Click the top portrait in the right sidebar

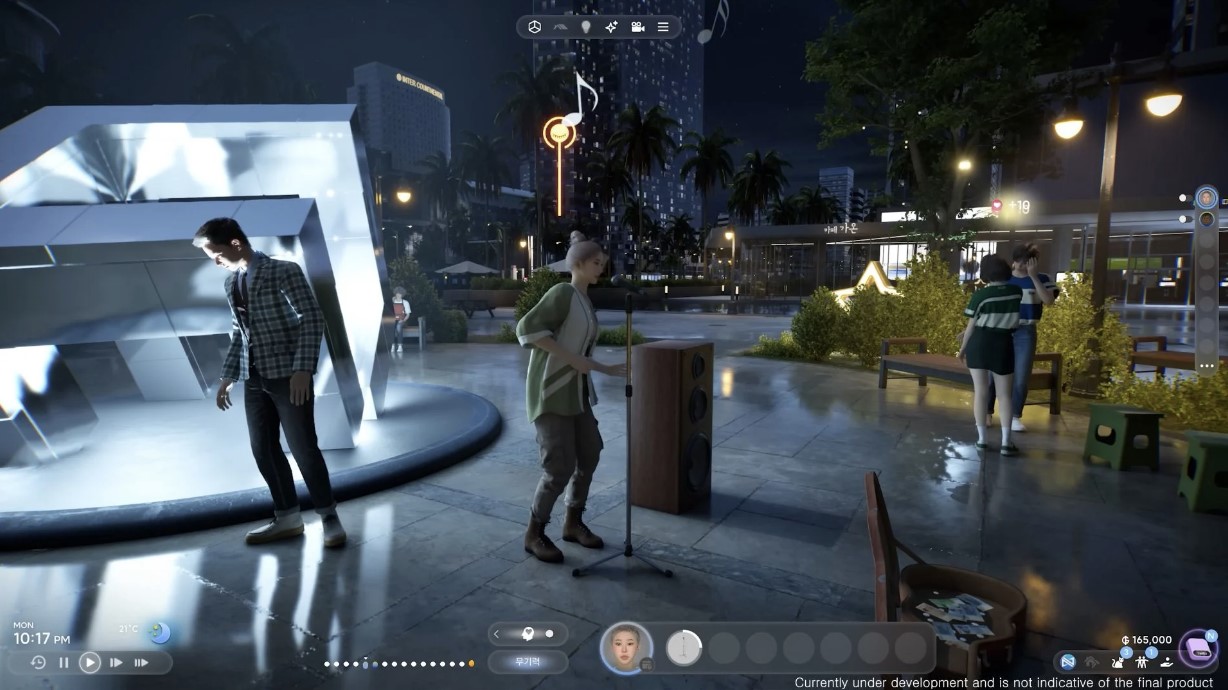click(1207, 197)
